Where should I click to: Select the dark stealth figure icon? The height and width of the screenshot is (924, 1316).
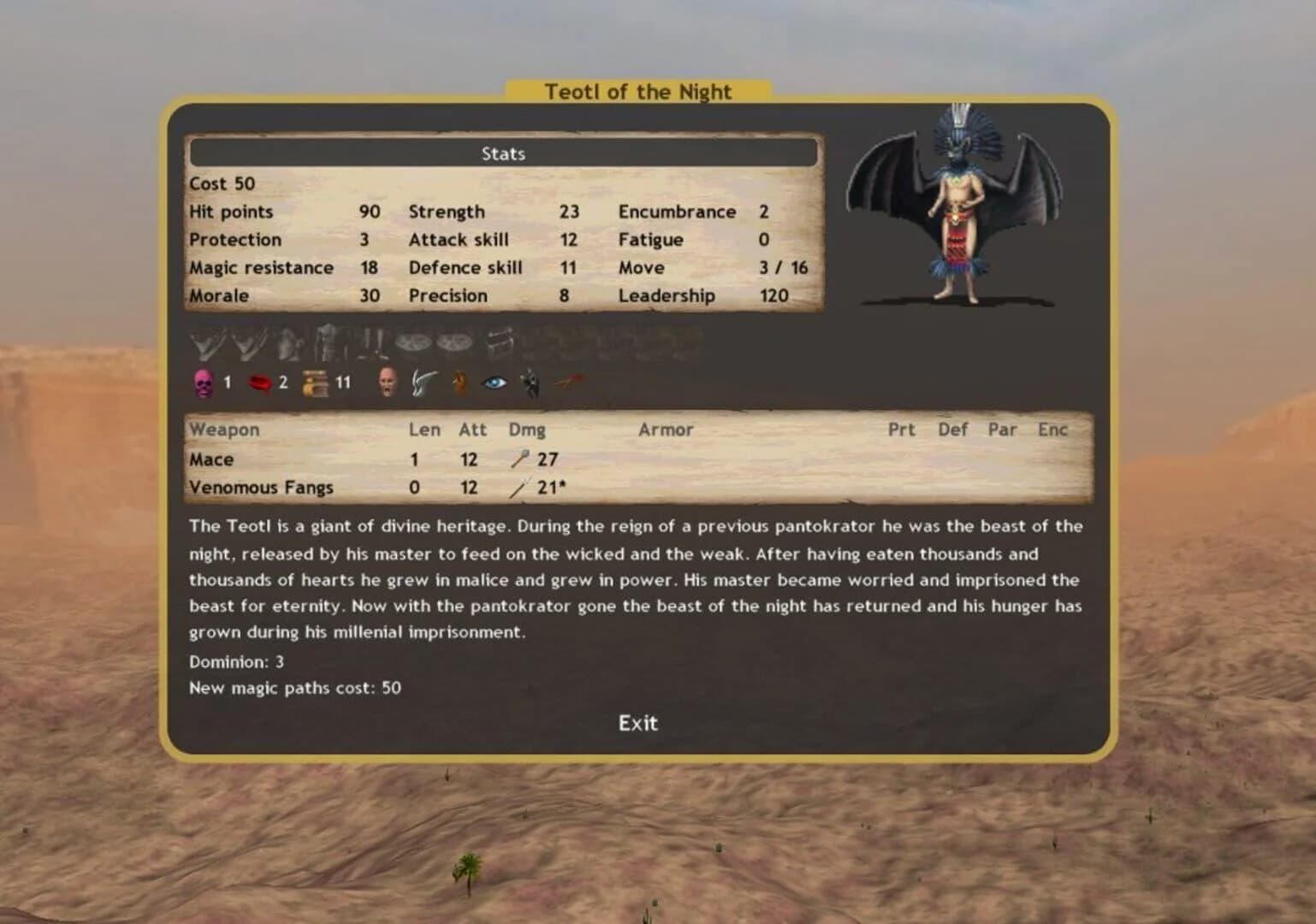click(530, 383)
